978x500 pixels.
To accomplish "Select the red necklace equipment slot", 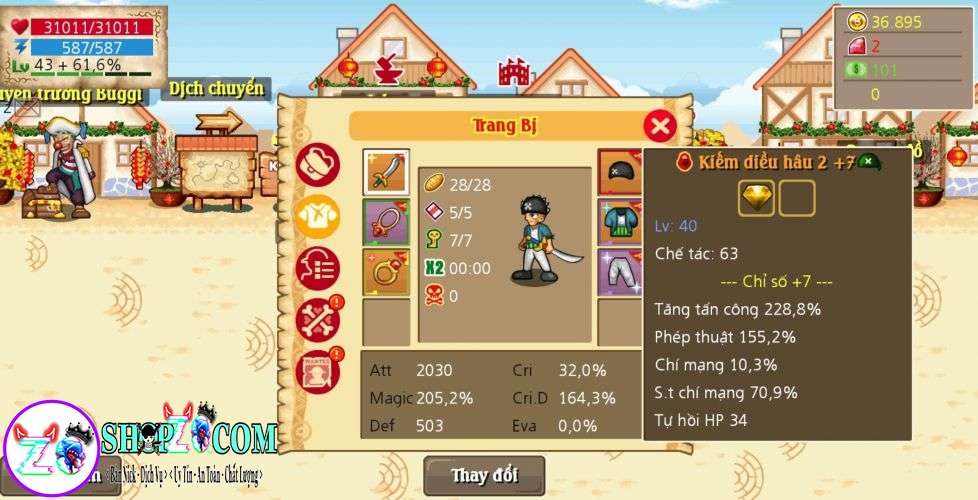I will pyautogui.click(x=386, y=221).
